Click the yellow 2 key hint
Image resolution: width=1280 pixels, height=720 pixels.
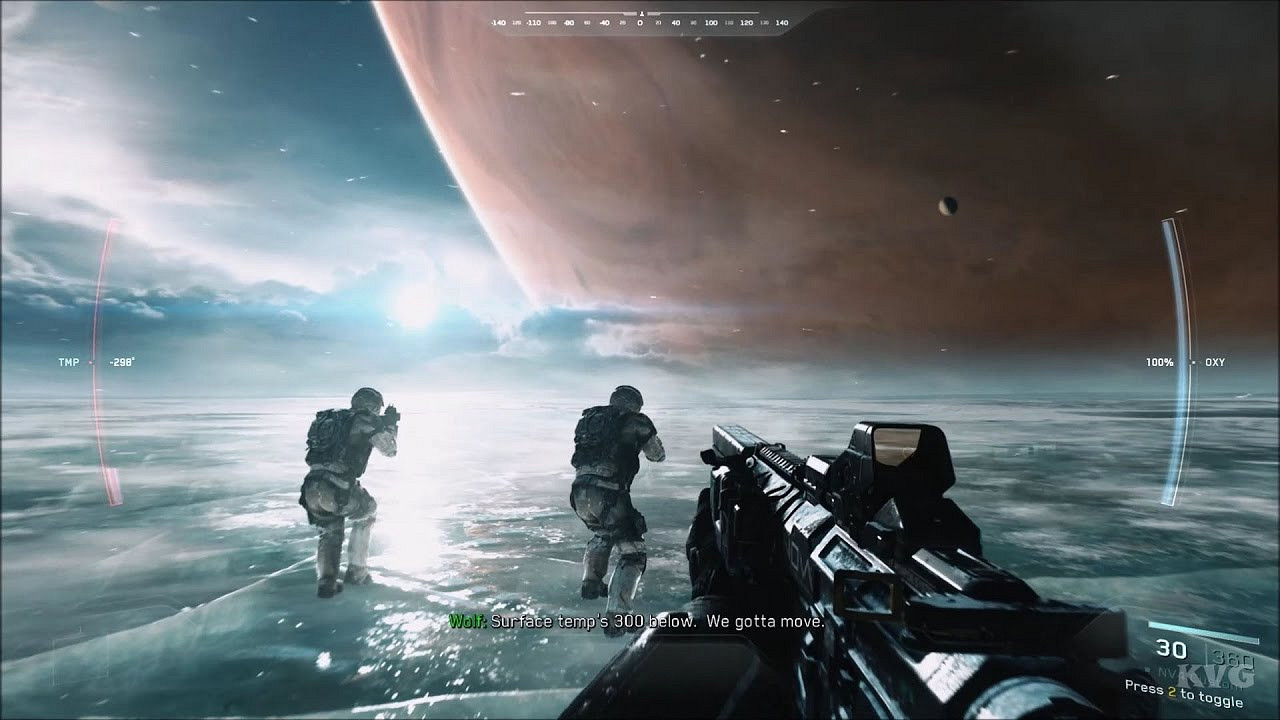(x=1172, y=691)
